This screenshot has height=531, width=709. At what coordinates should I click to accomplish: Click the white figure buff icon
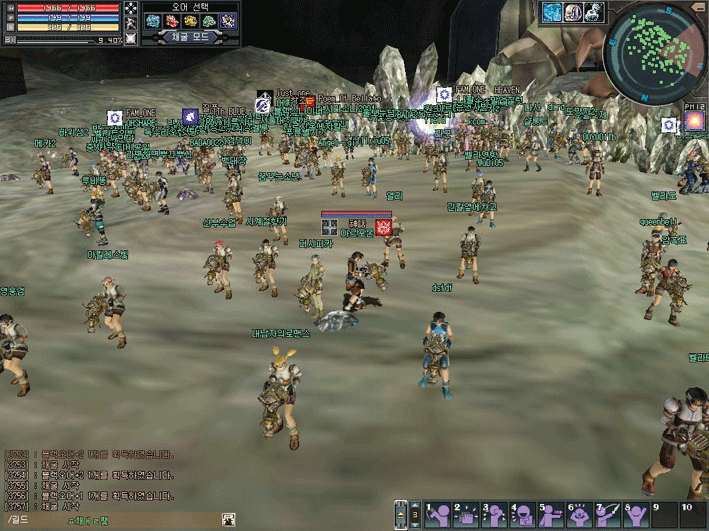tap(594, 12)
